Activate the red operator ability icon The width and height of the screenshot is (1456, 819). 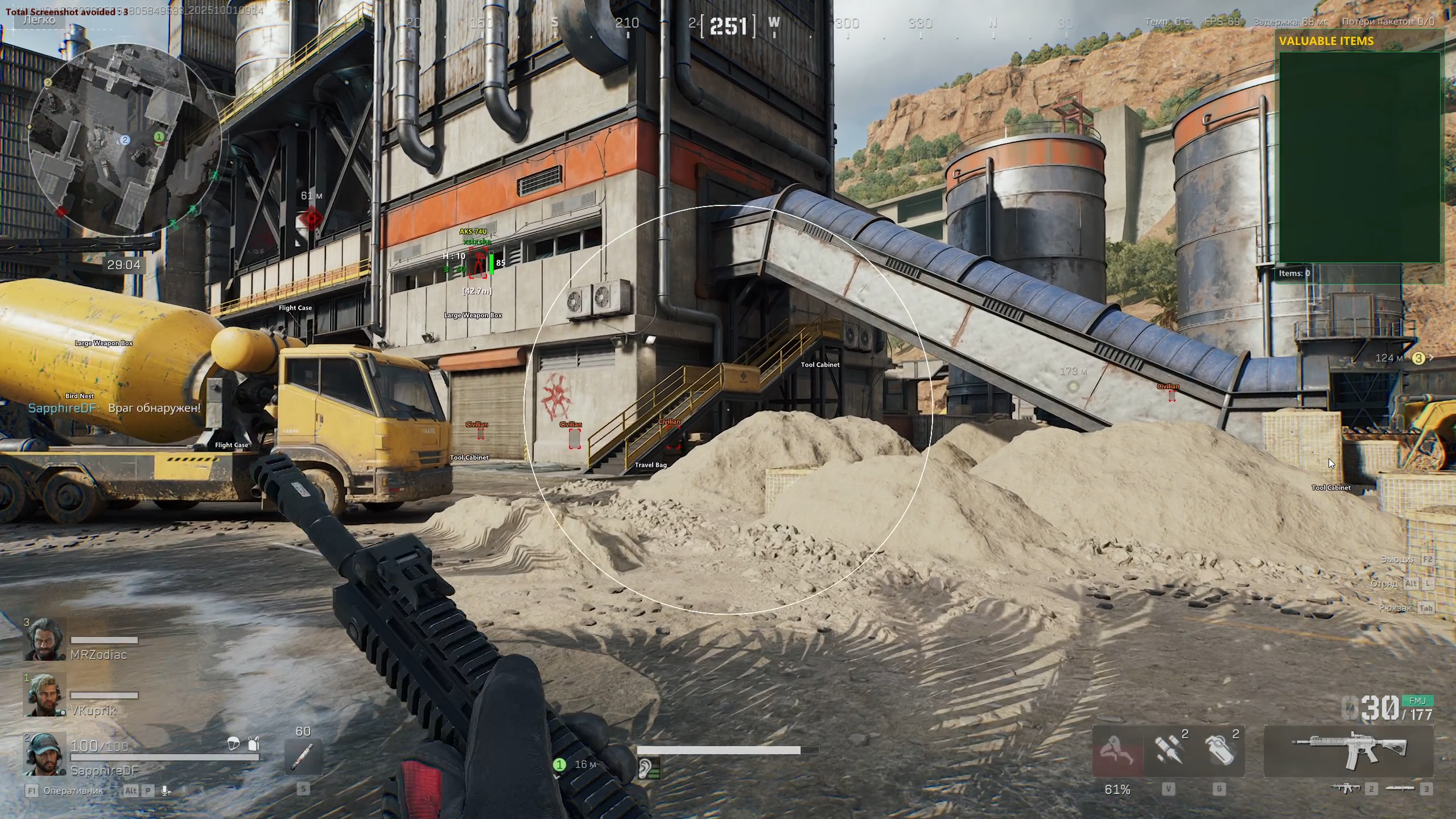click(x=1117, y=751)
